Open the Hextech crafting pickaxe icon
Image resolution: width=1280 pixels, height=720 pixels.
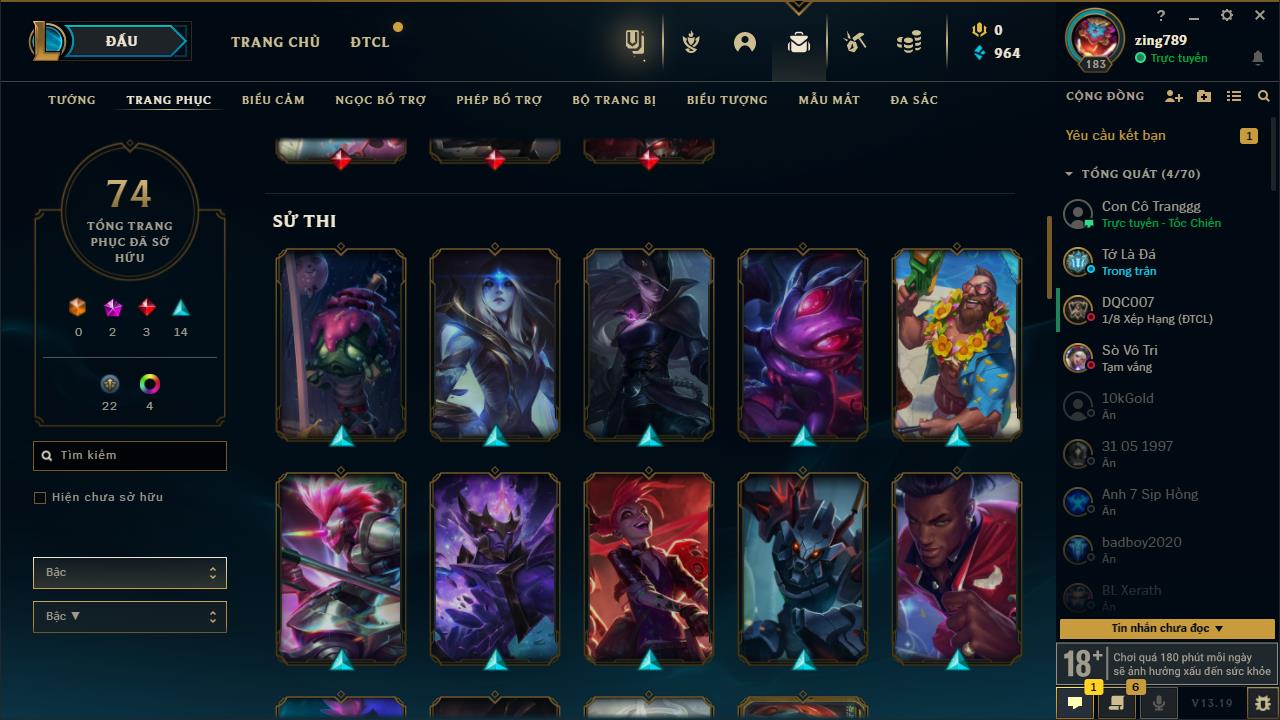point(852,42)
